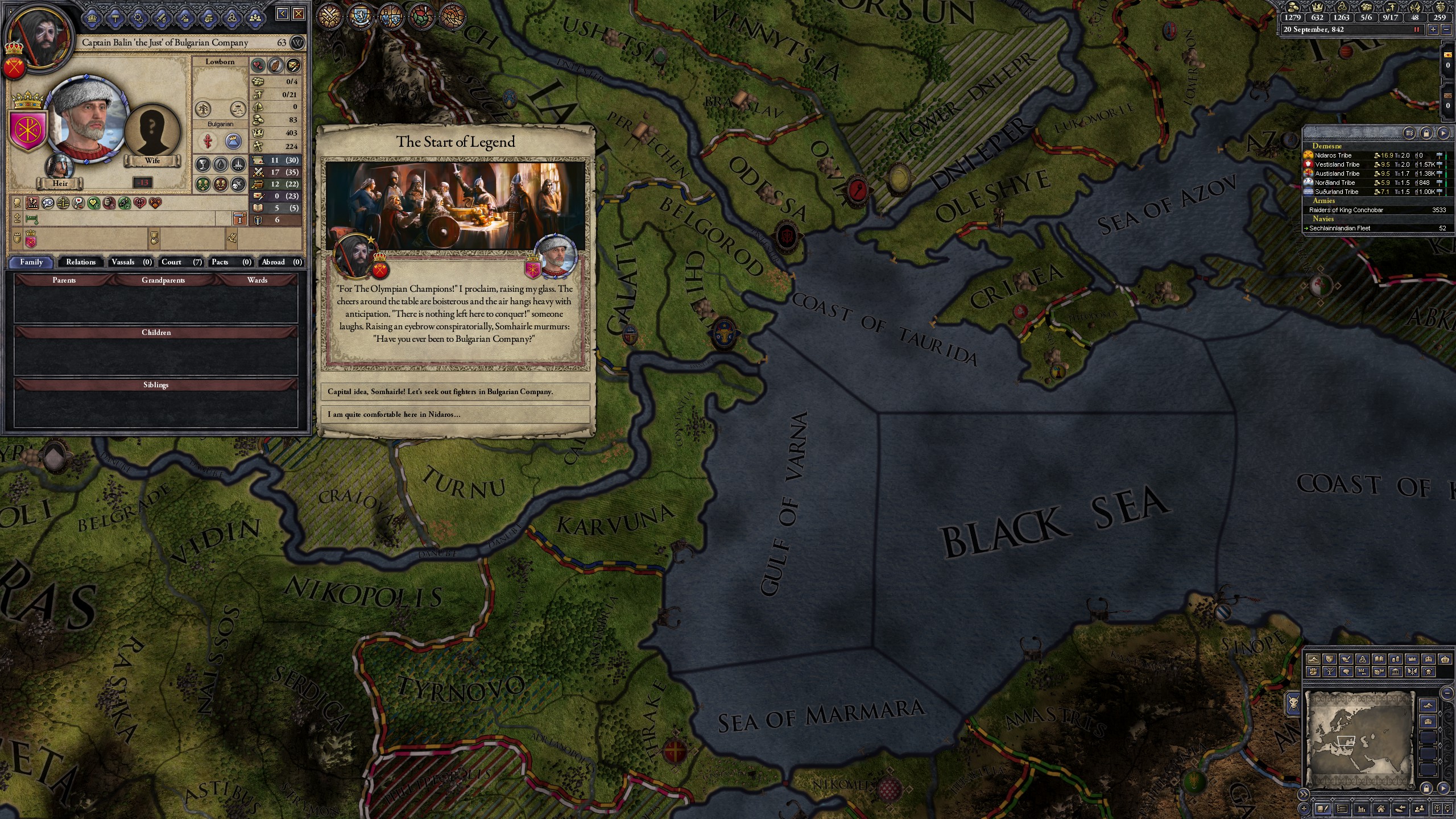Choose the 'Capital idea, Somhairle!' event option

(x=458, y=391)
